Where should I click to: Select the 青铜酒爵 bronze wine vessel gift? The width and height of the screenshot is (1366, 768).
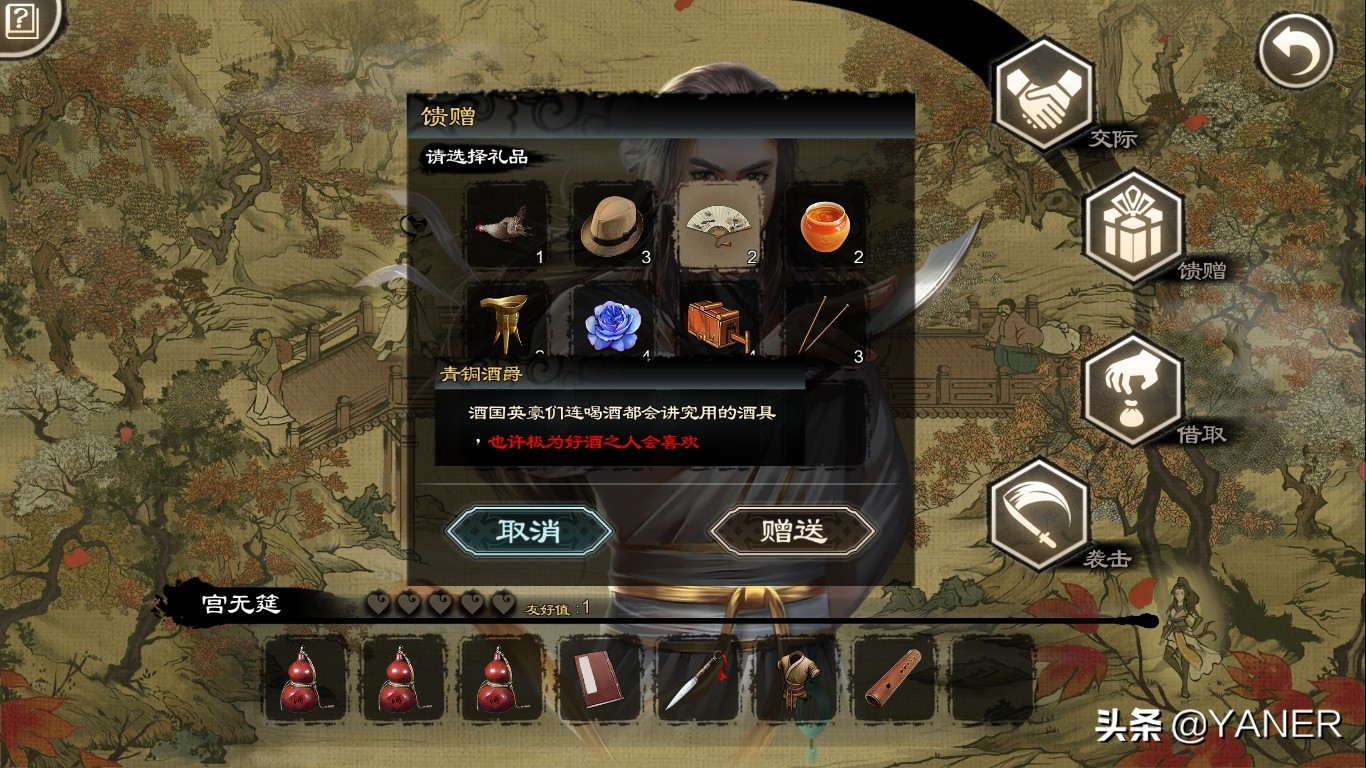(506, 320)
